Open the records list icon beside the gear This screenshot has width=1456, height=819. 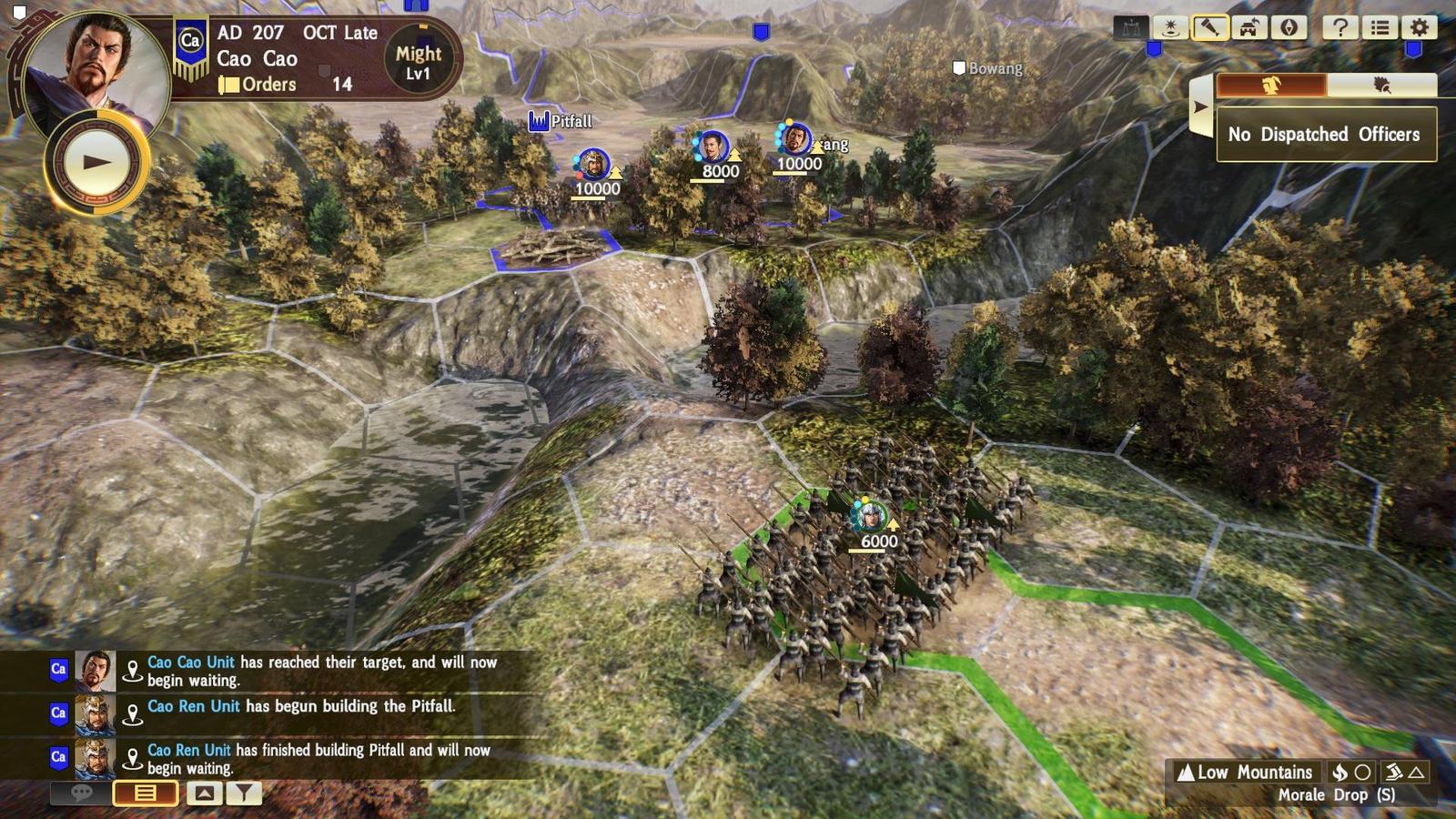click(1379, 28)
